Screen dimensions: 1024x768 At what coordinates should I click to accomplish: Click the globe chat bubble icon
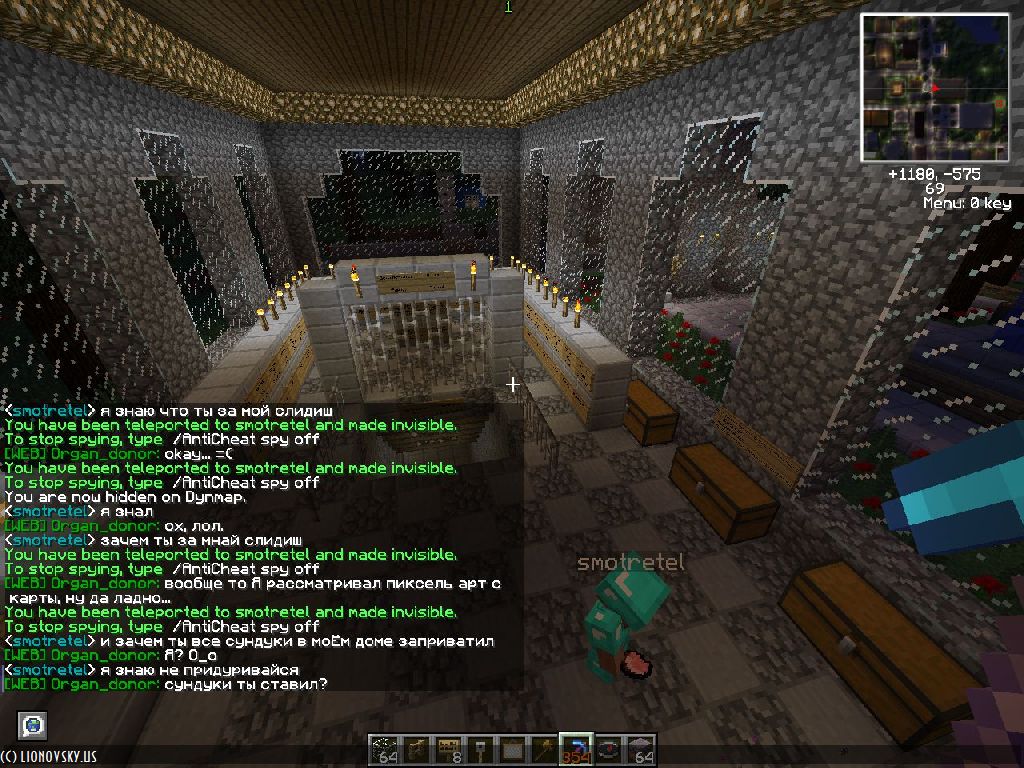(33, 725)
